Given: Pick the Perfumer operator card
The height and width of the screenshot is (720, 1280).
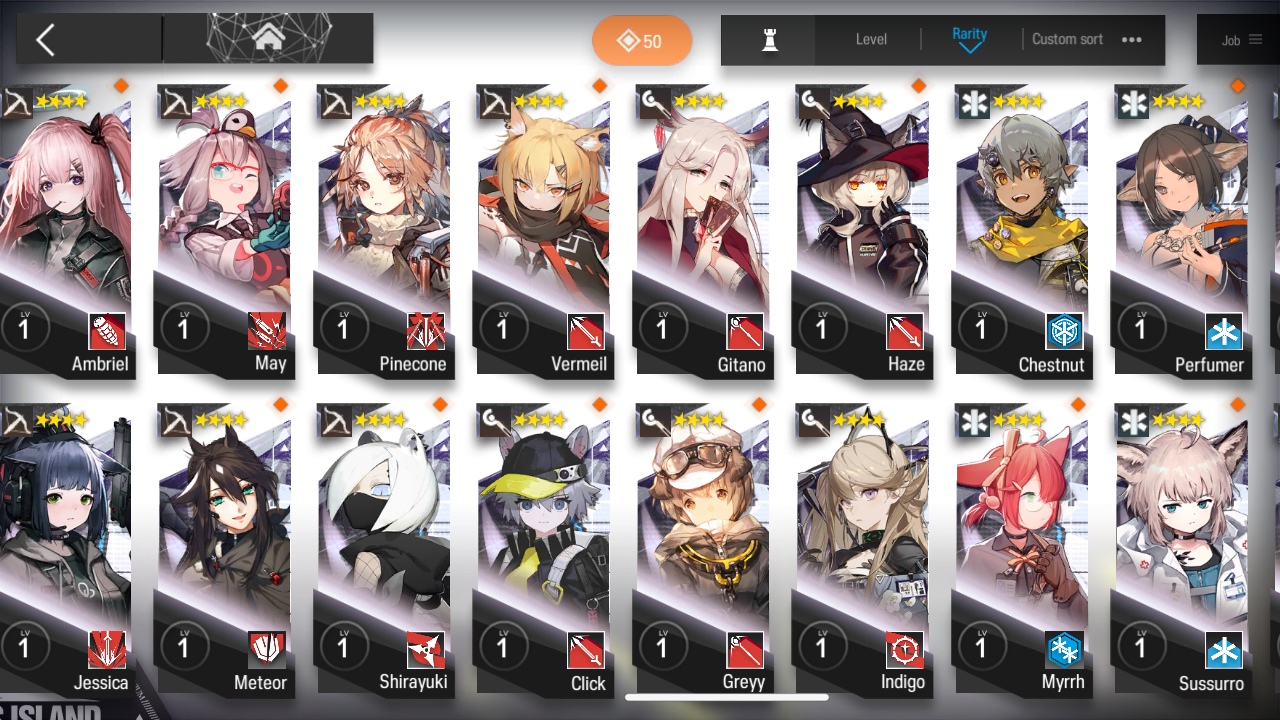Looking at the screenshot, I should [1181, 230].
